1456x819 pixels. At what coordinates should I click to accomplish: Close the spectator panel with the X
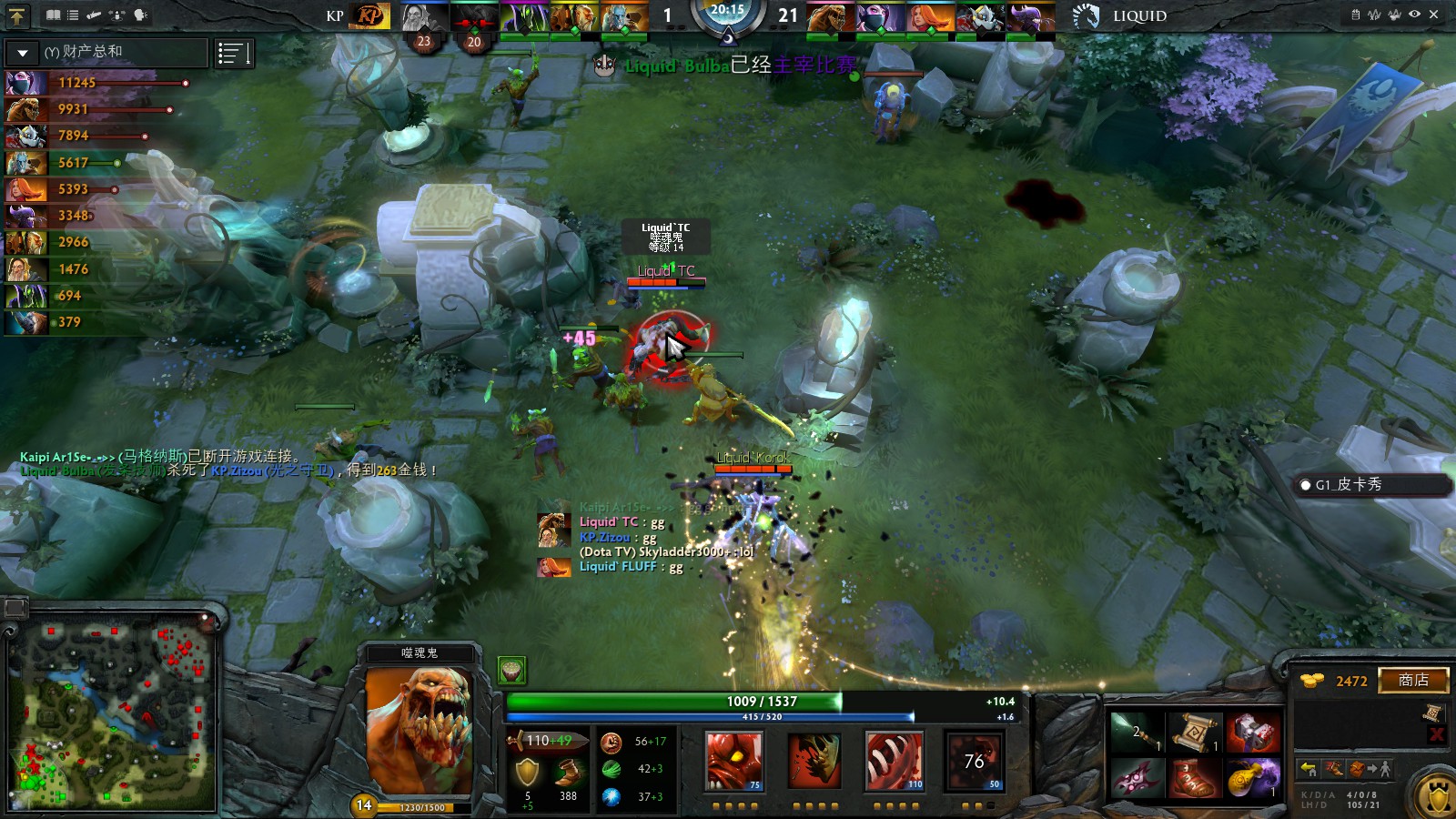click(1434, 15)
